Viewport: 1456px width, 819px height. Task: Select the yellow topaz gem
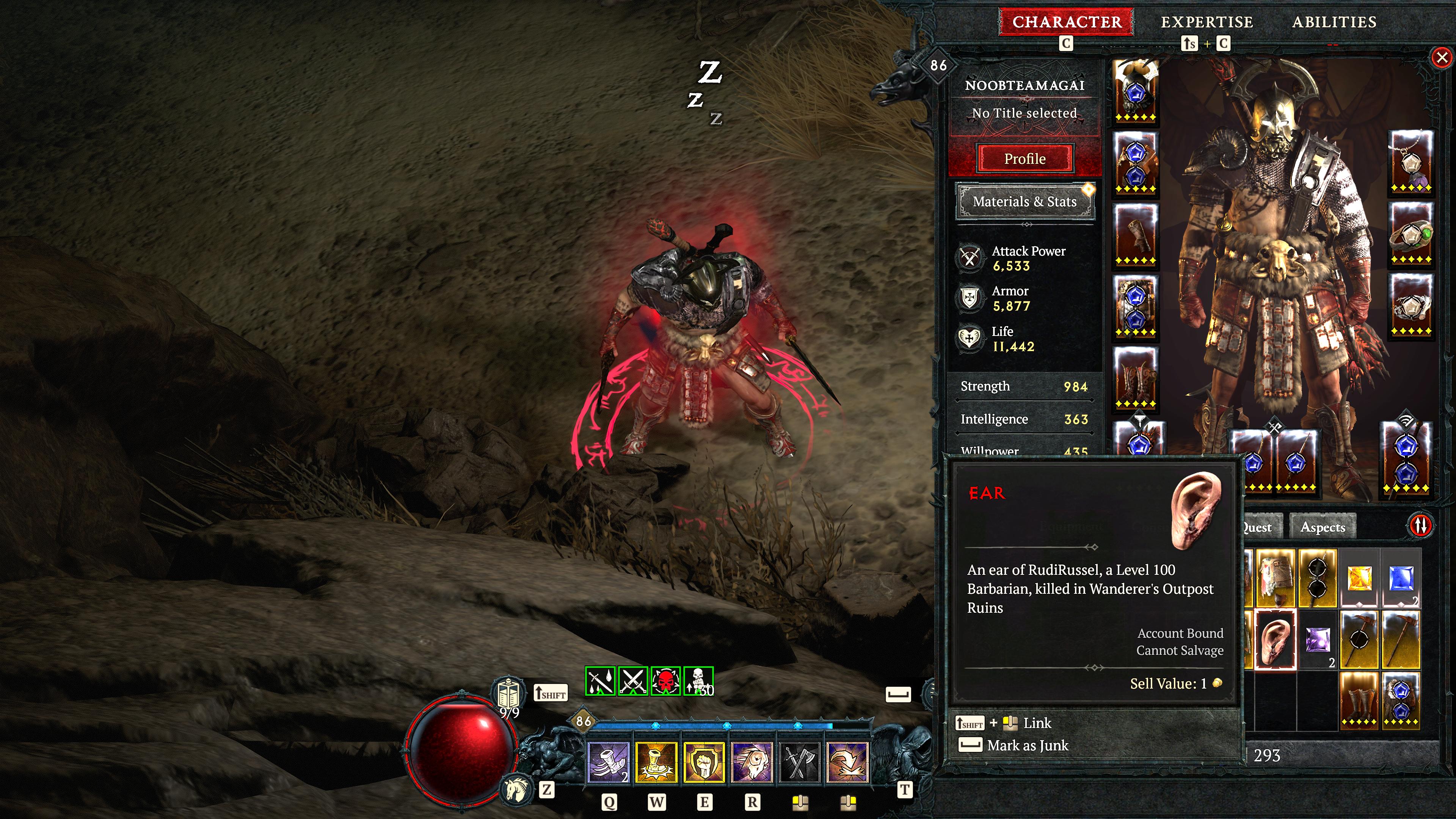[1359, 578]
